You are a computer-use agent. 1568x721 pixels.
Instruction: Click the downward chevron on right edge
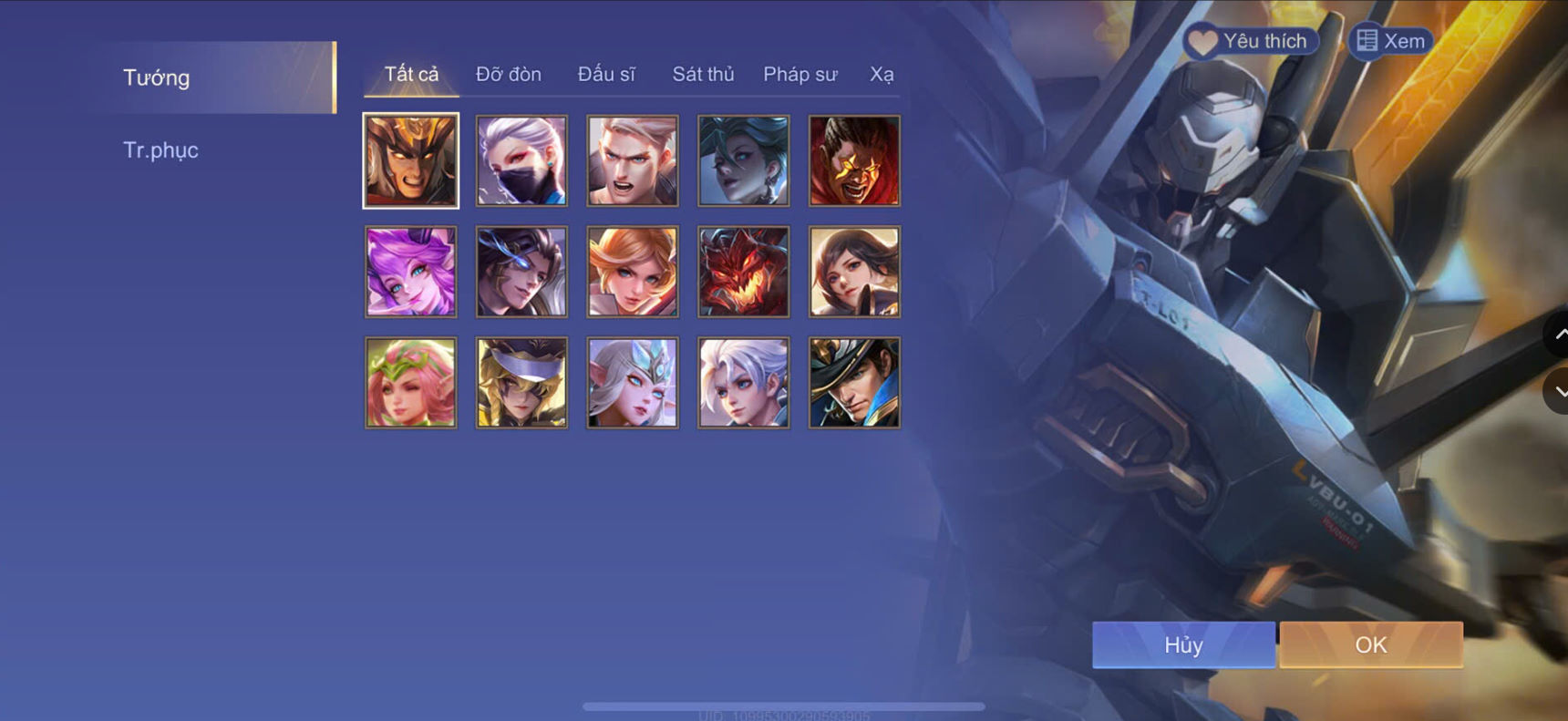click(x=1558, y=392)
